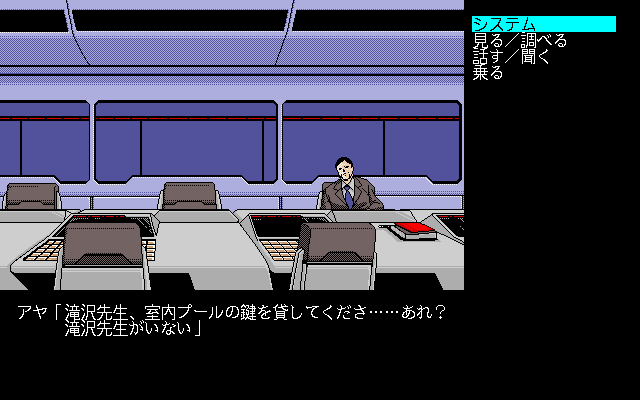
Task: Select the システム menu command
Action: pyautogui.click(x=505, y=24)
